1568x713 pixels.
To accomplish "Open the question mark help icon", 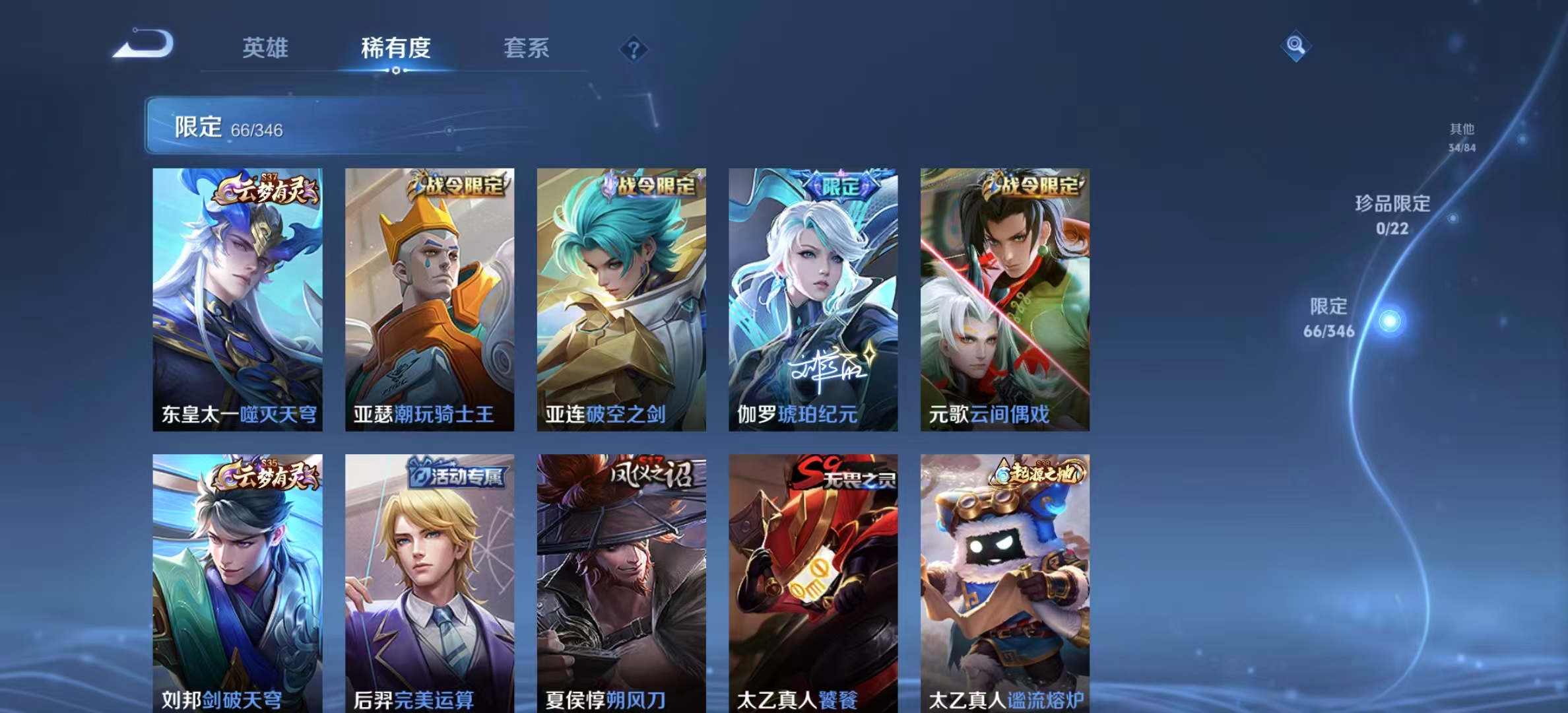I will (x=634, y=50).
